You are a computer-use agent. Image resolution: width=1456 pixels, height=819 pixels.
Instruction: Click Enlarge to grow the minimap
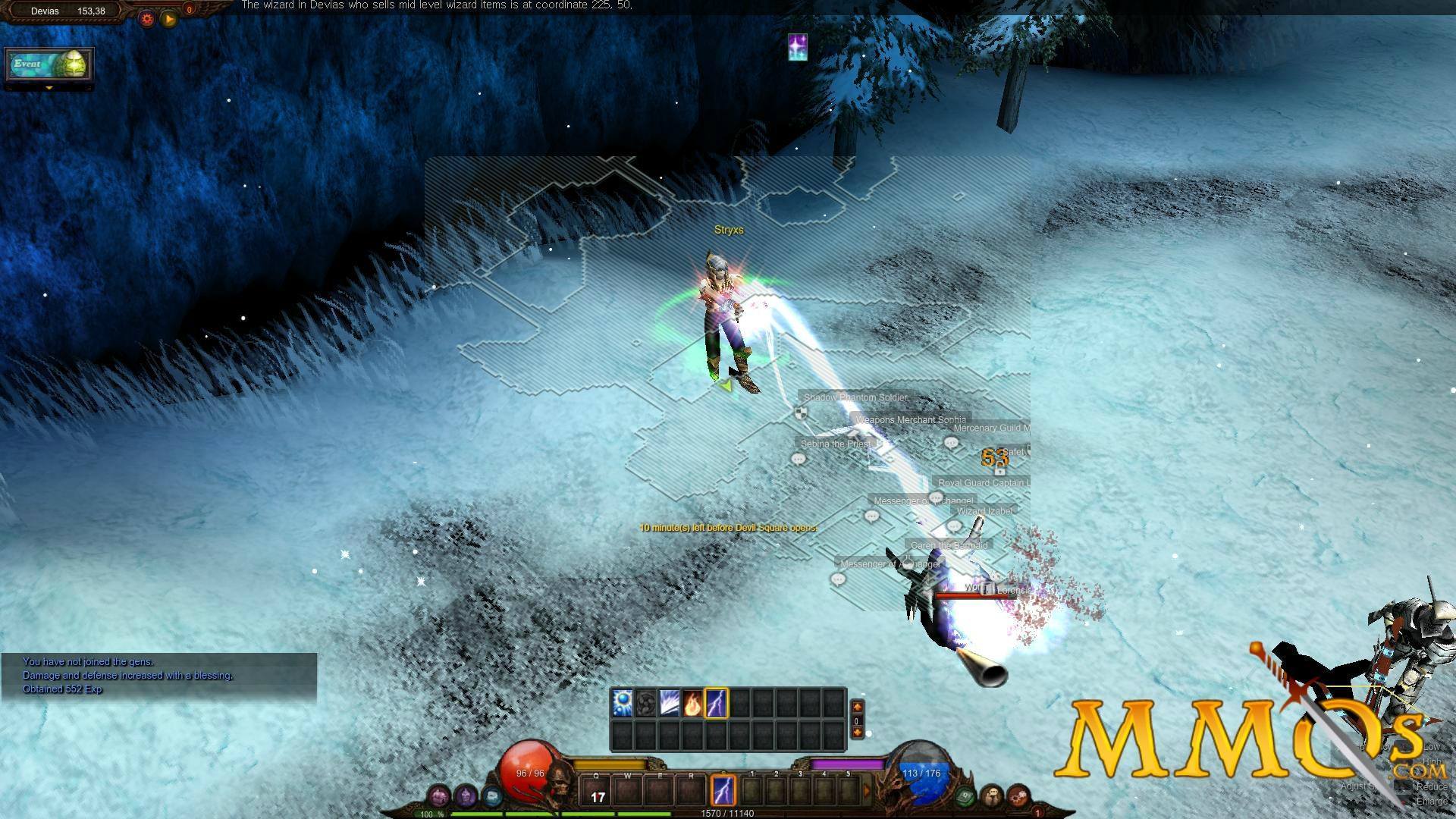[x=1432, y=801]
